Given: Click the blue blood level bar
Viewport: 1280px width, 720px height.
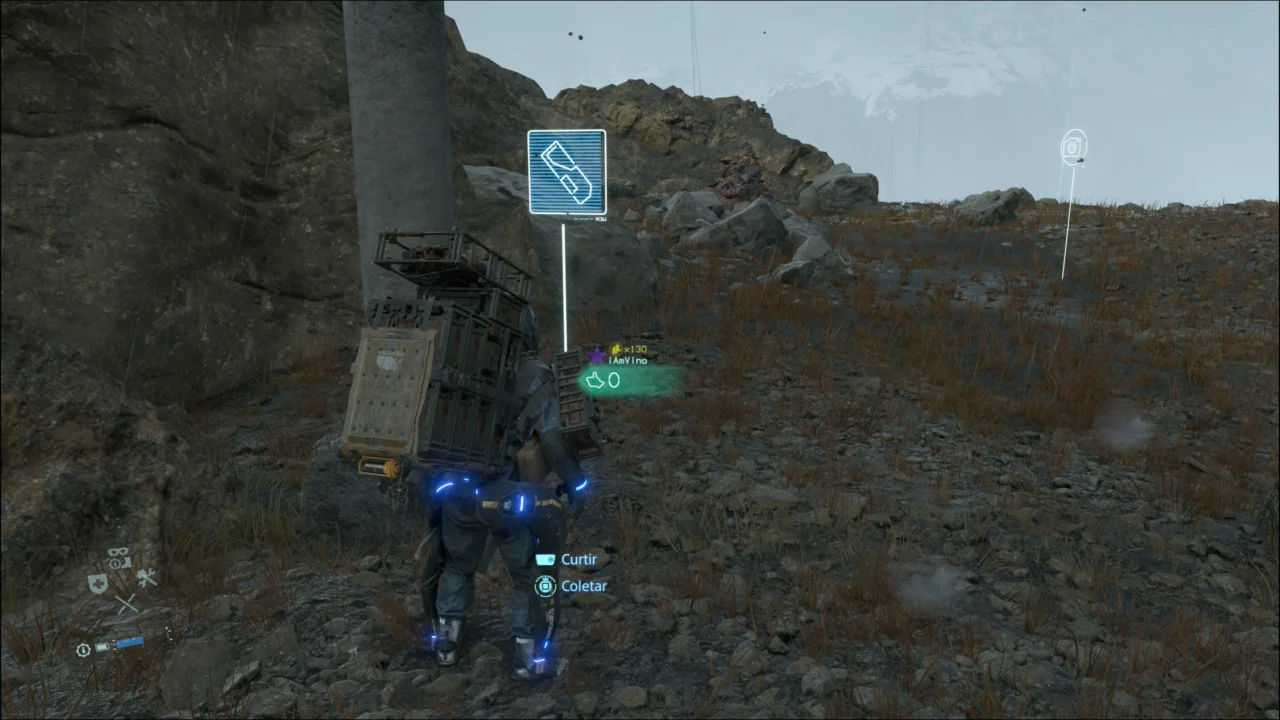Looking at the screenshot, I should pyautogui.click(x=130, y=643).
